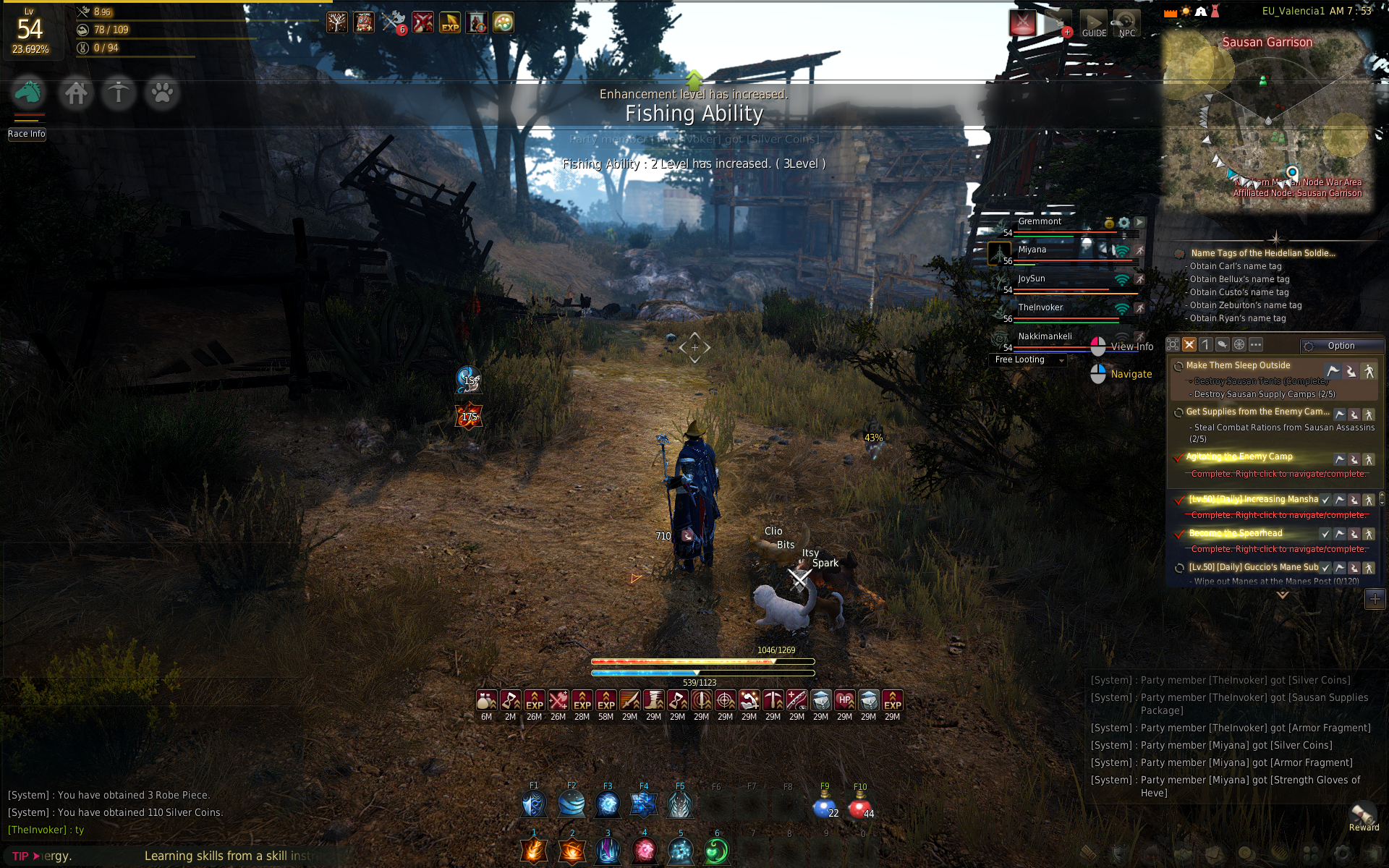This screenshot has height=868, width=1389.
Task: Open the pet paw icon
Action: 162,93
